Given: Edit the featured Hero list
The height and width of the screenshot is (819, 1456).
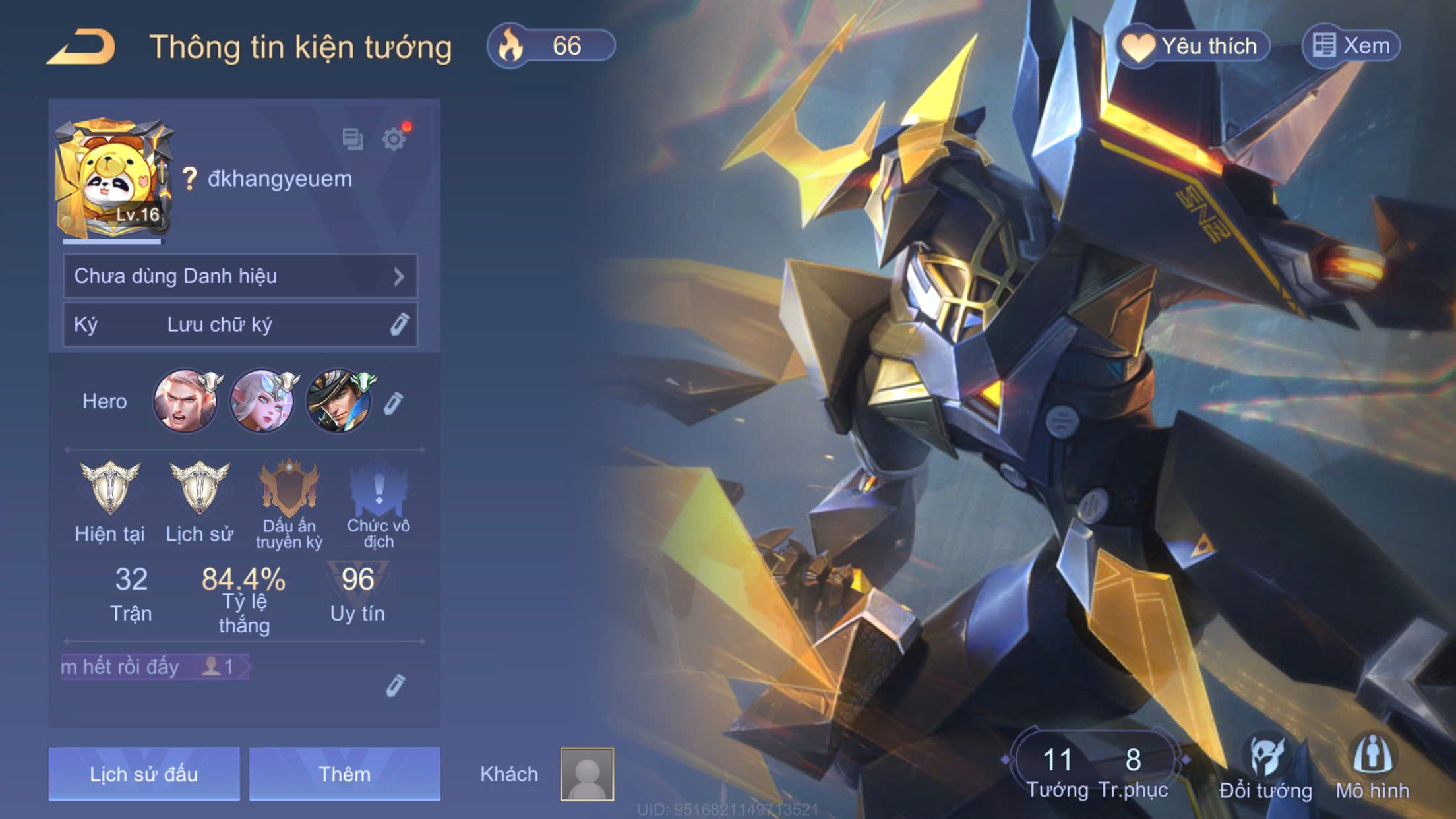Looking at the screenshot, I should pos(393,403).
